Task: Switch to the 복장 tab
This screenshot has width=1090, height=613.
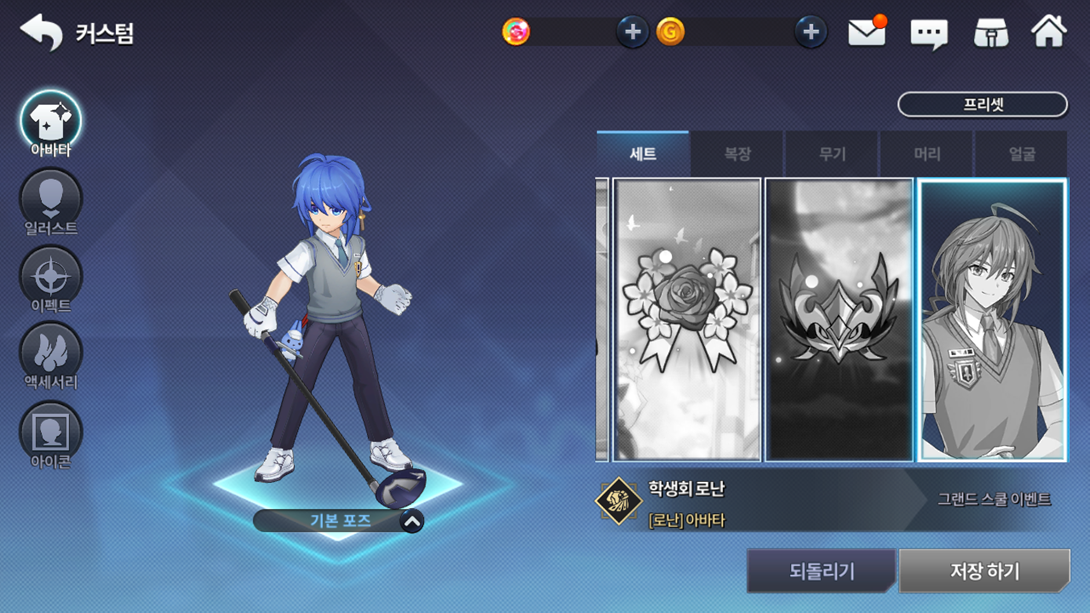Action: pyautogui.click(x=737, y=154)
